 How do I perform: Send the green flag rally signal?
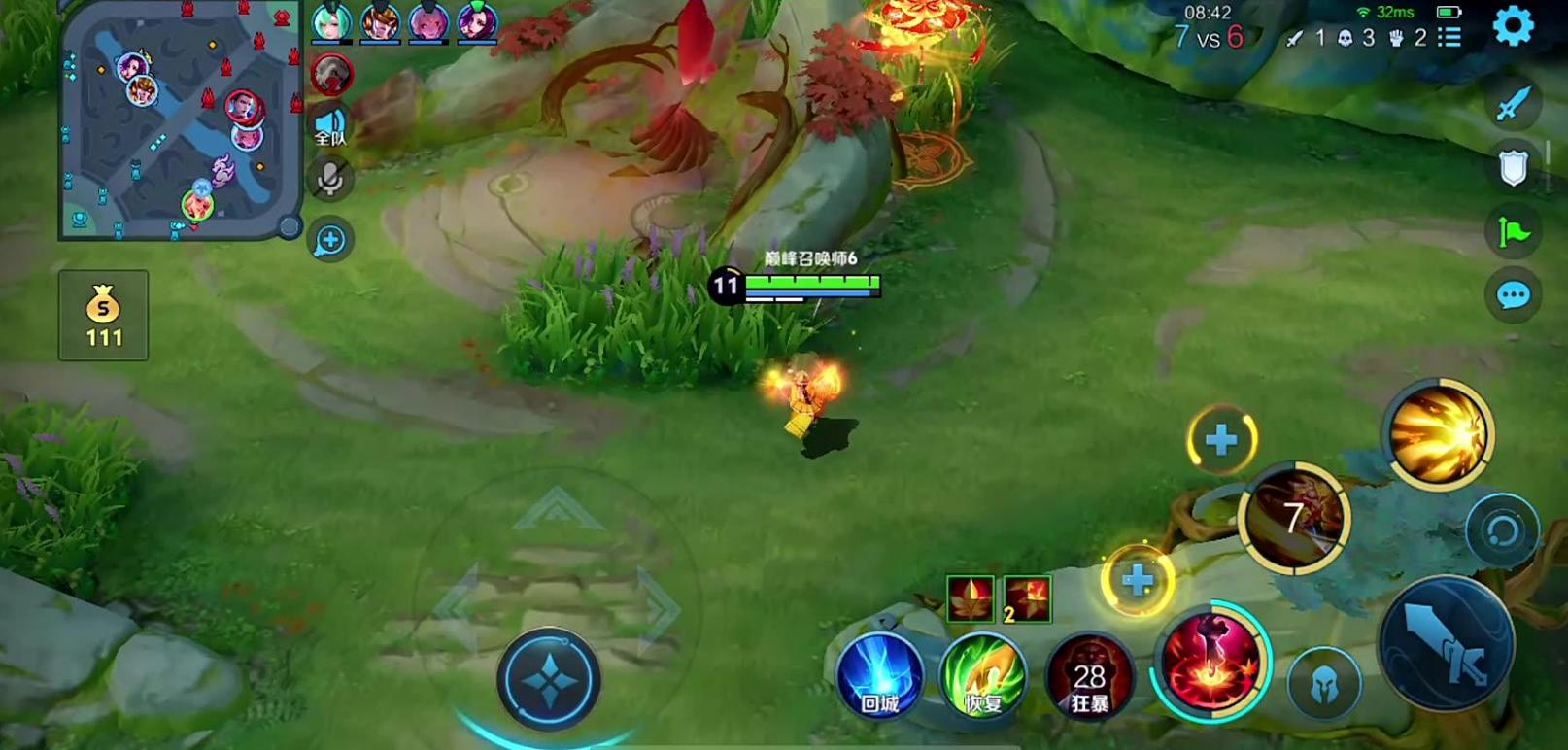1513,232
